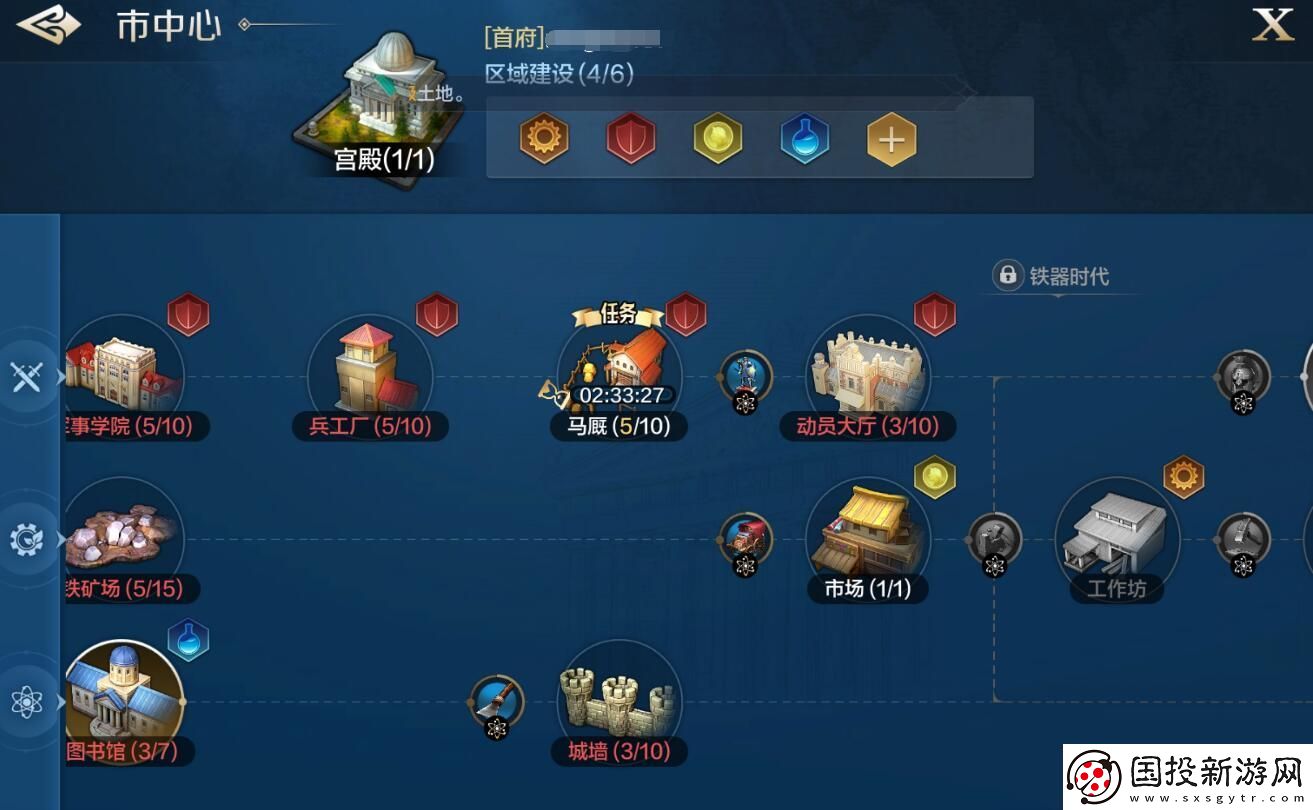The image size is (1313, 810).
Task: Select the red shield district icon
Action: coord(631,138)
